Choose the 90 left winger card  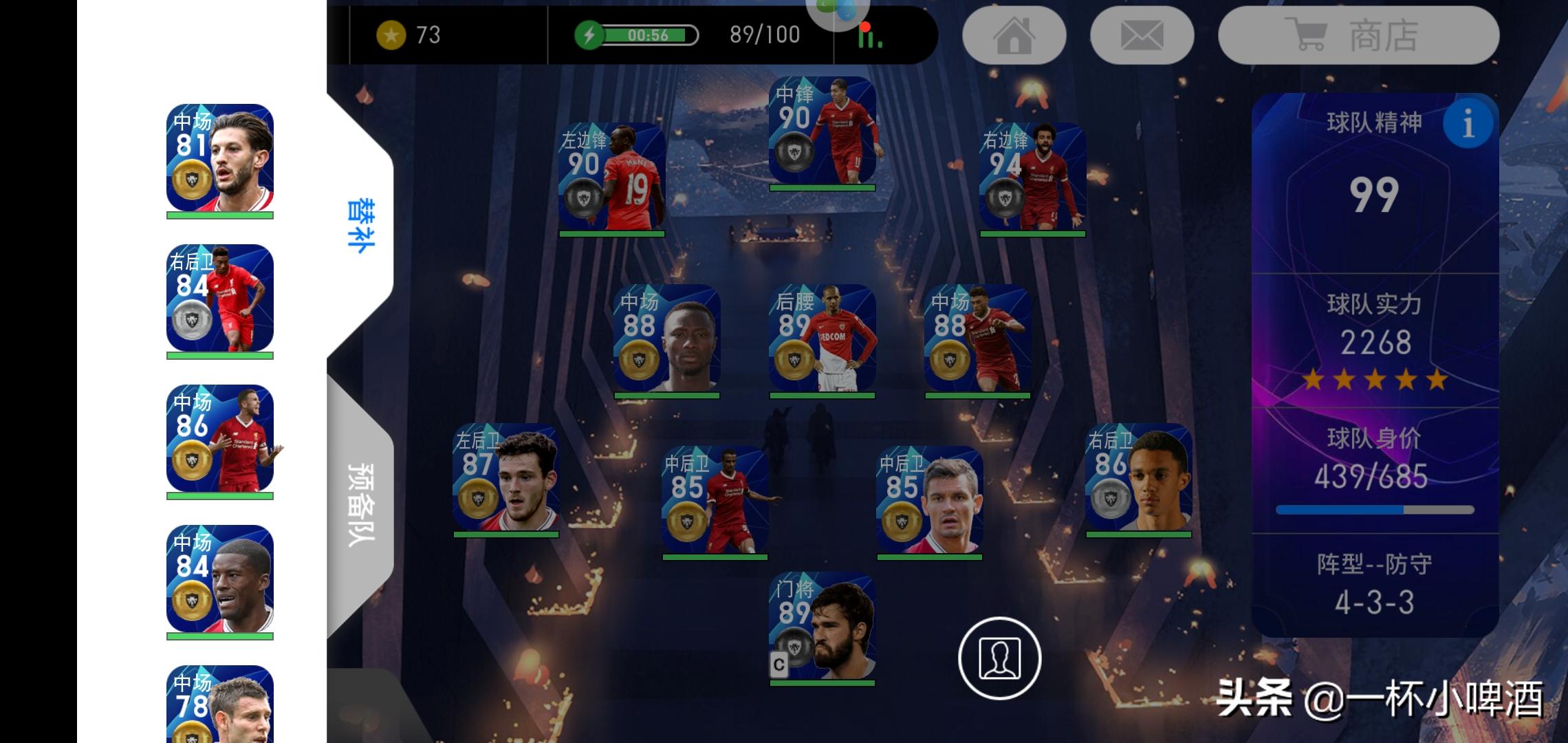pos(611,177)
